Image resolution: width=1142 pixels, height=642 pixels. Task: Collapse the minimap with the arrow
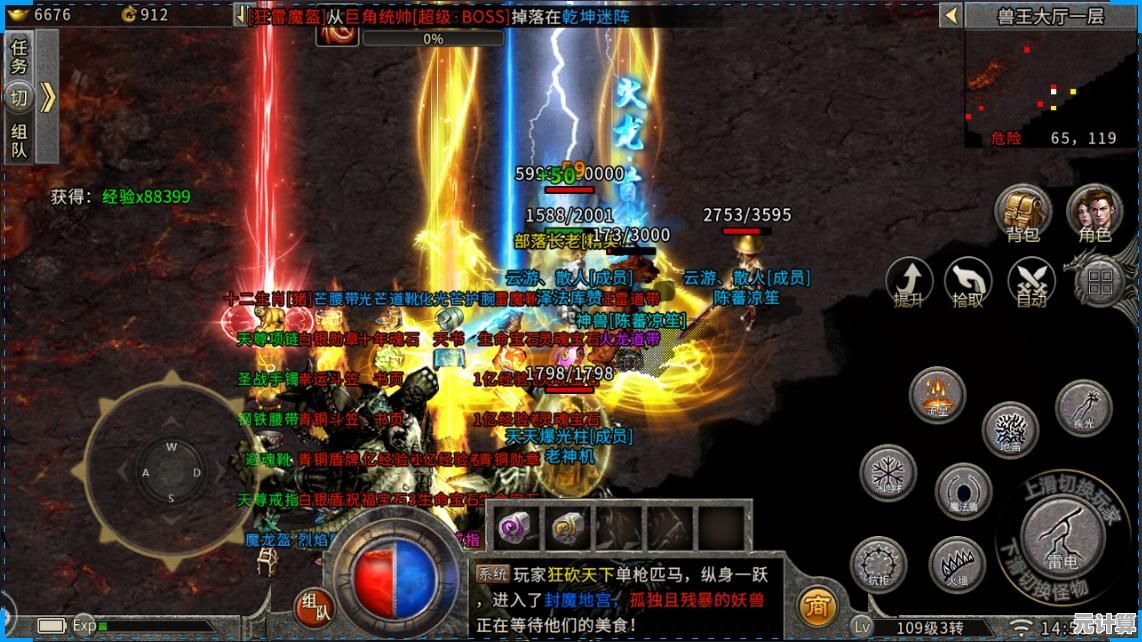[950, 15]
